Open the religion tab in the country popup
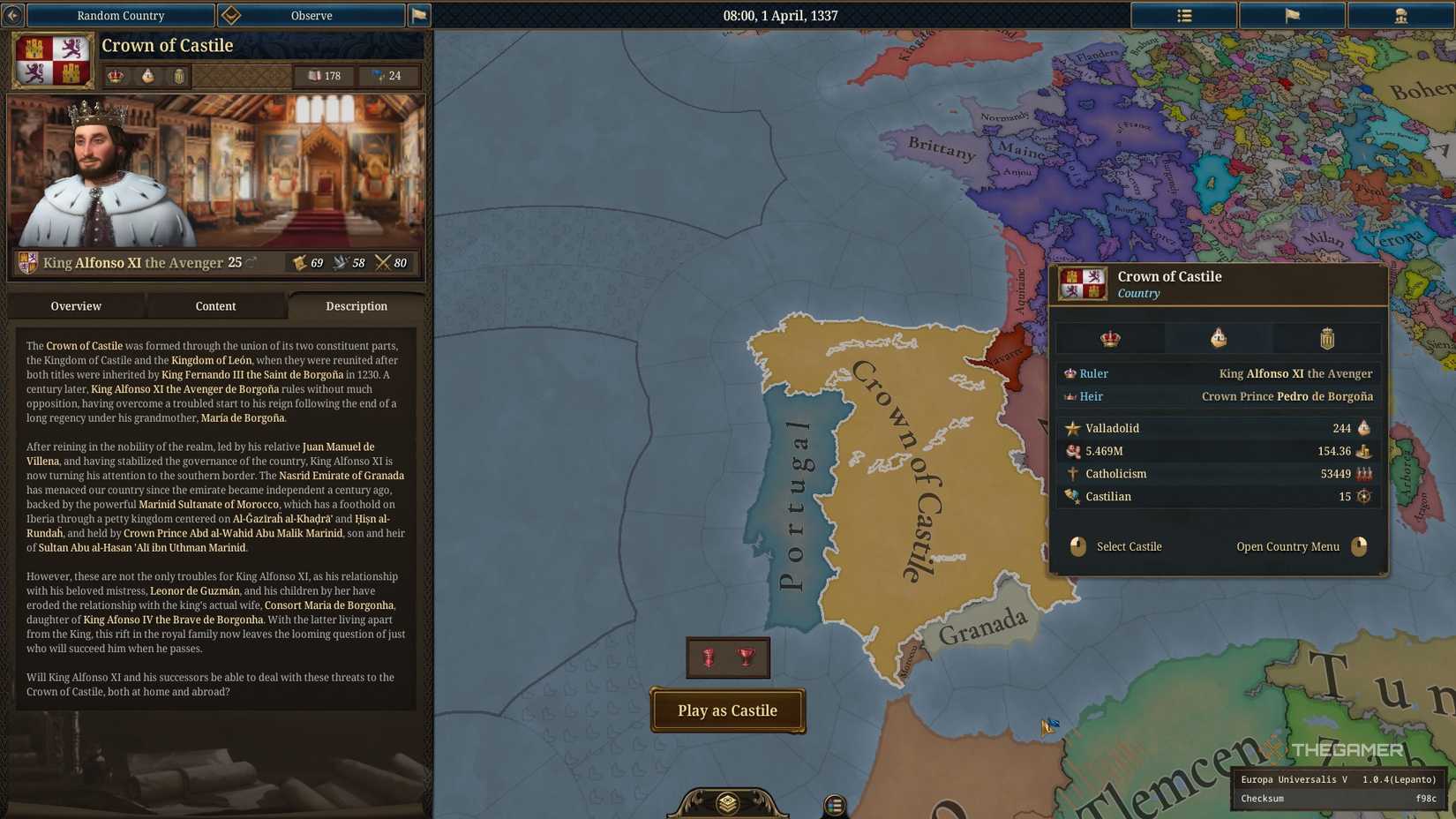This screenshot has width=1456, height=819. click(x=1218, y=337)
